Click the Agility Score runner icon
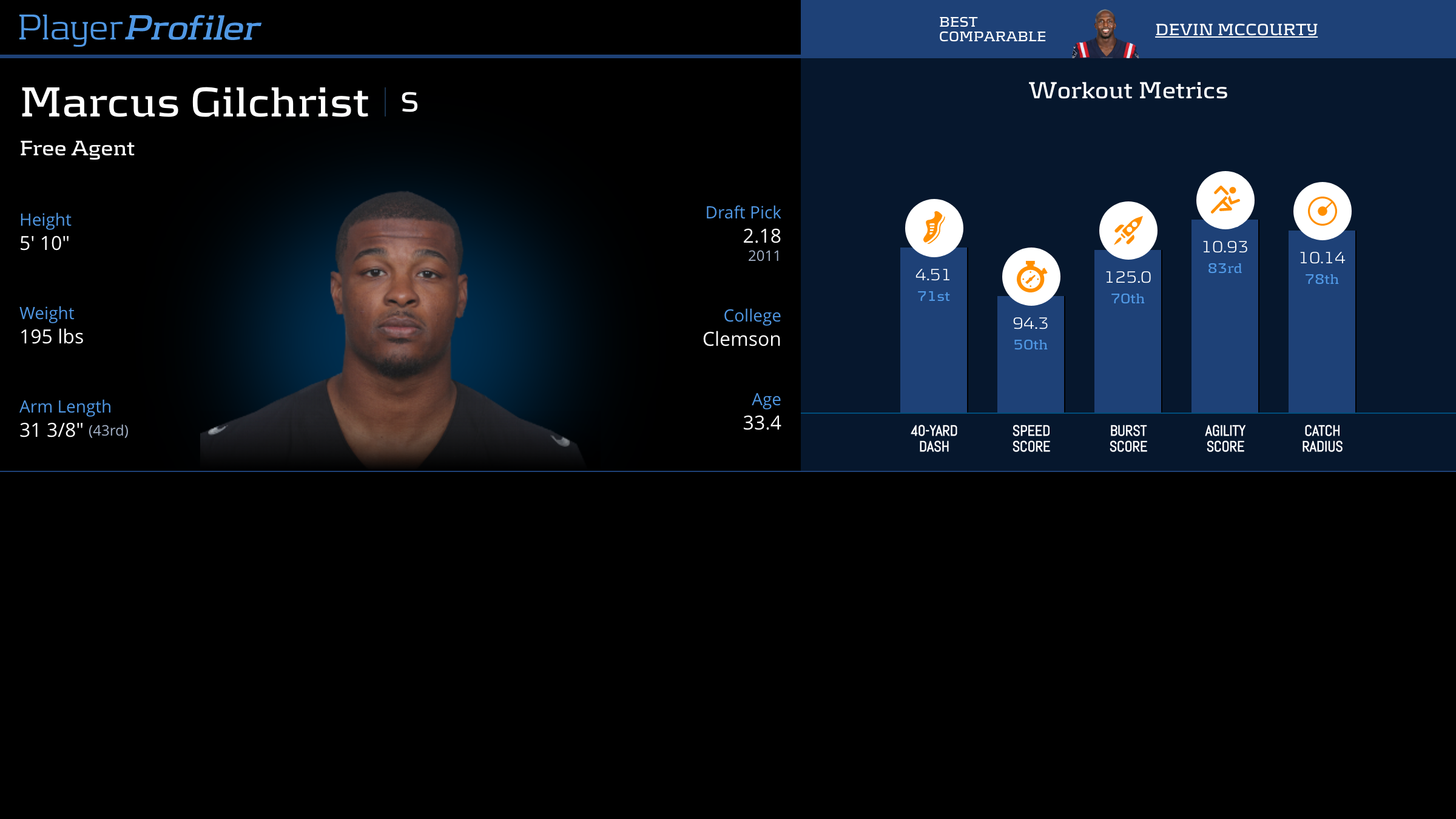Viewport: 1456px width, 819px height. [1225, 200]
